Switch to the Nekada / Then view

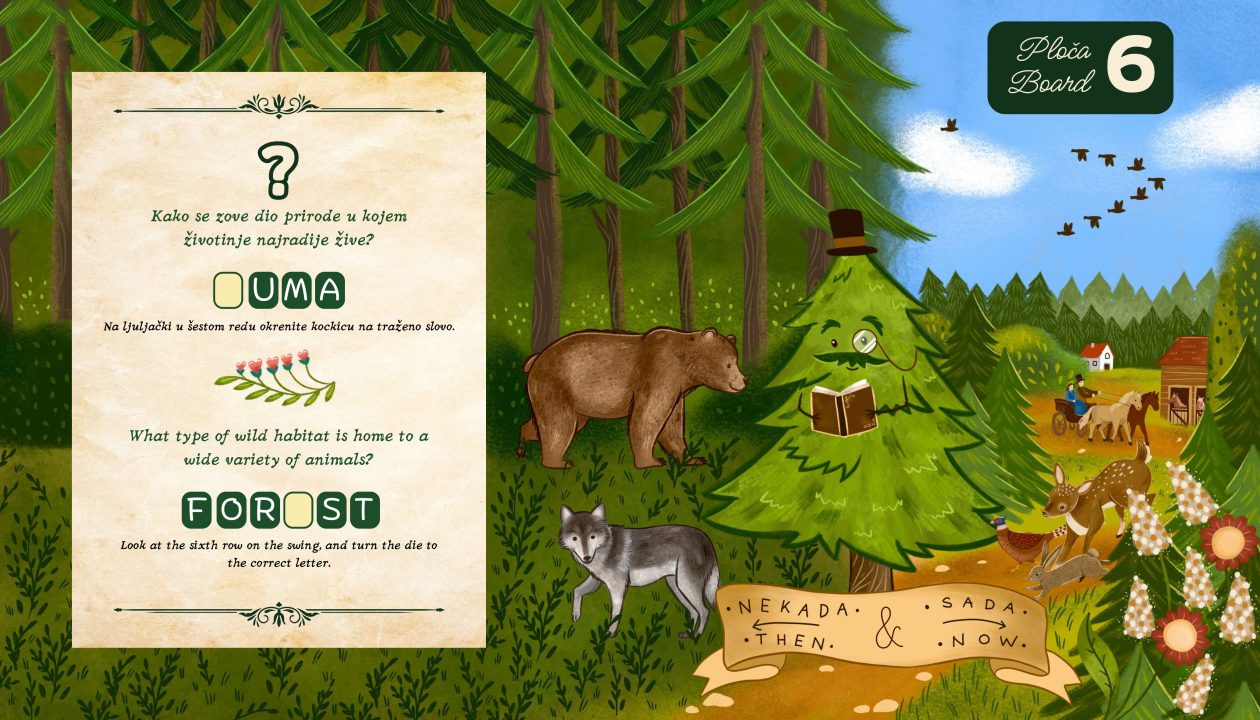pos(792,624)
